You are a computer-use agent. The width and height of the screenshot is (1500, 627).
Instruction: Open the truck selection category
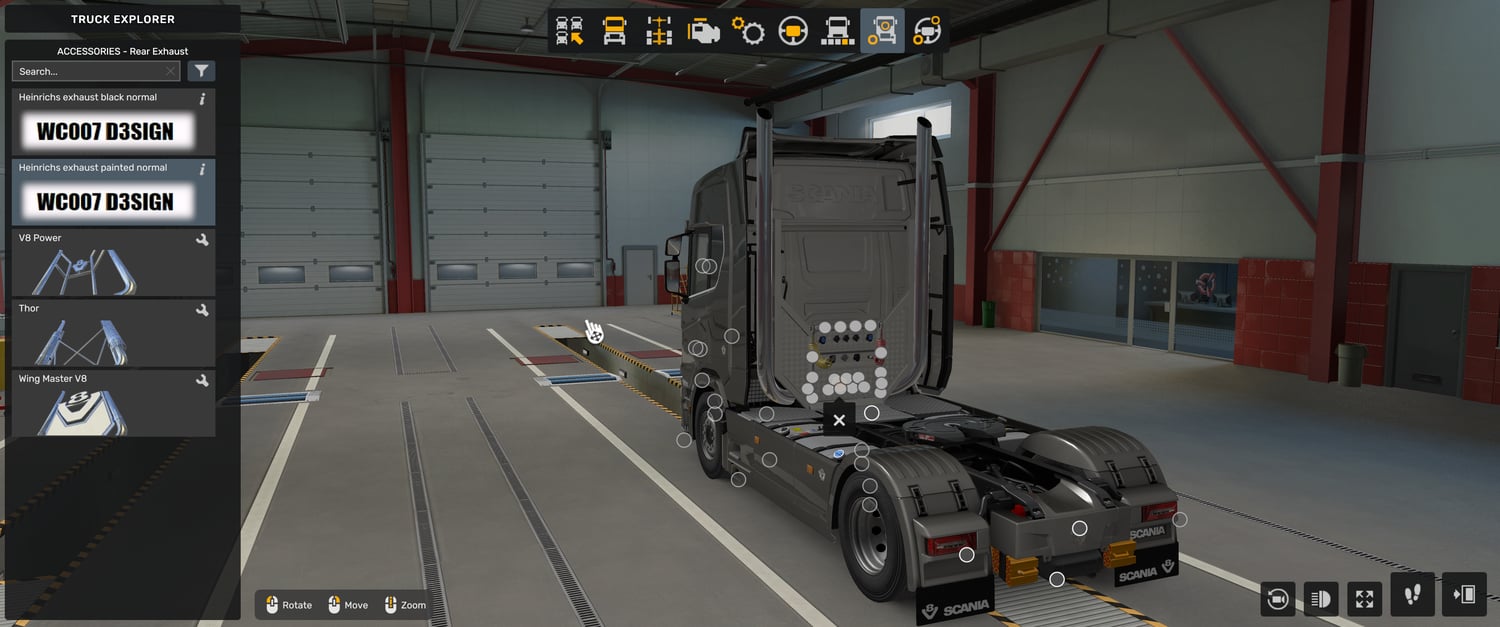[x=570, y=31]
